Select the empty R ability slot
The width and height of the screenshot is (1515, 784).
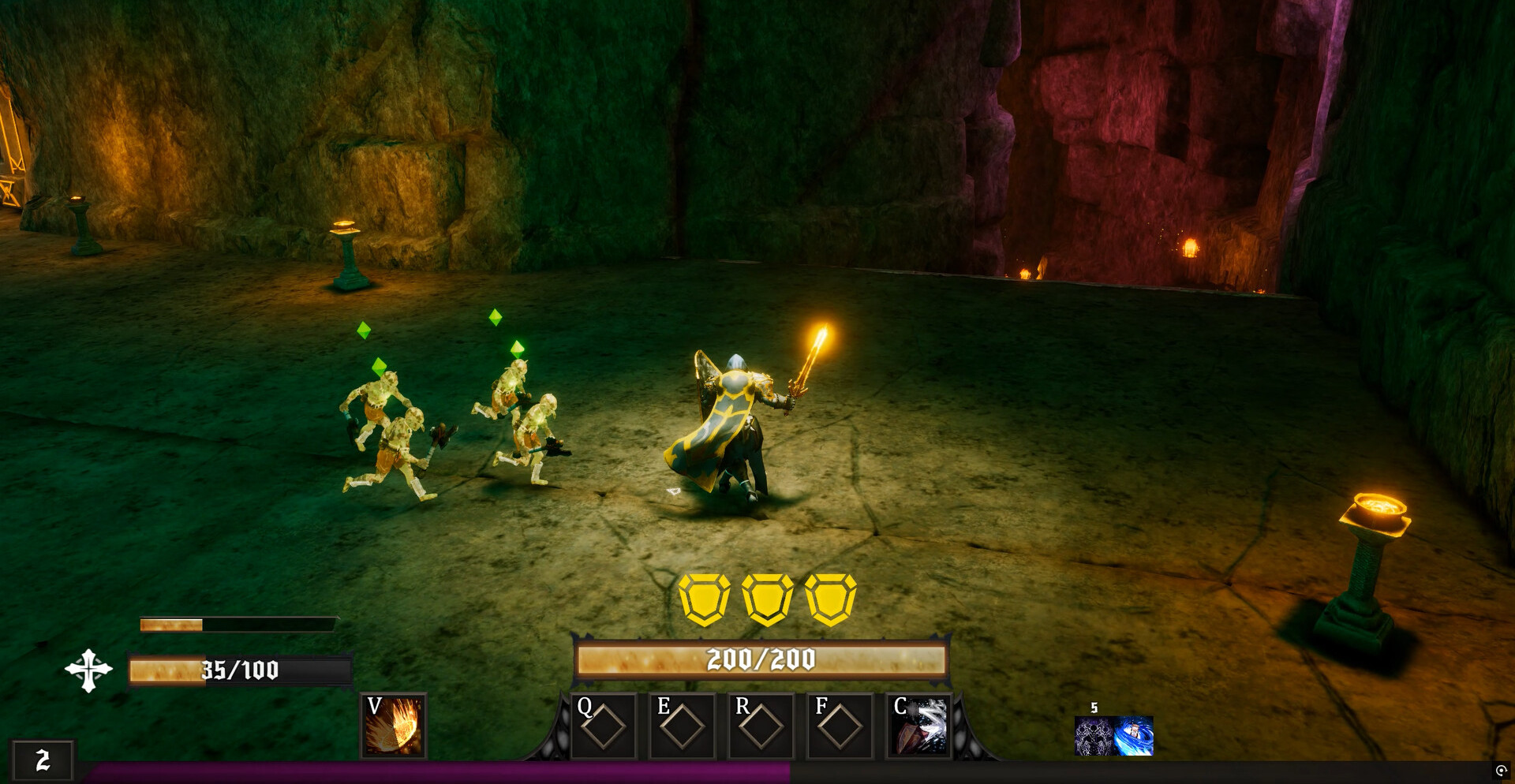[x=761, y=726]
